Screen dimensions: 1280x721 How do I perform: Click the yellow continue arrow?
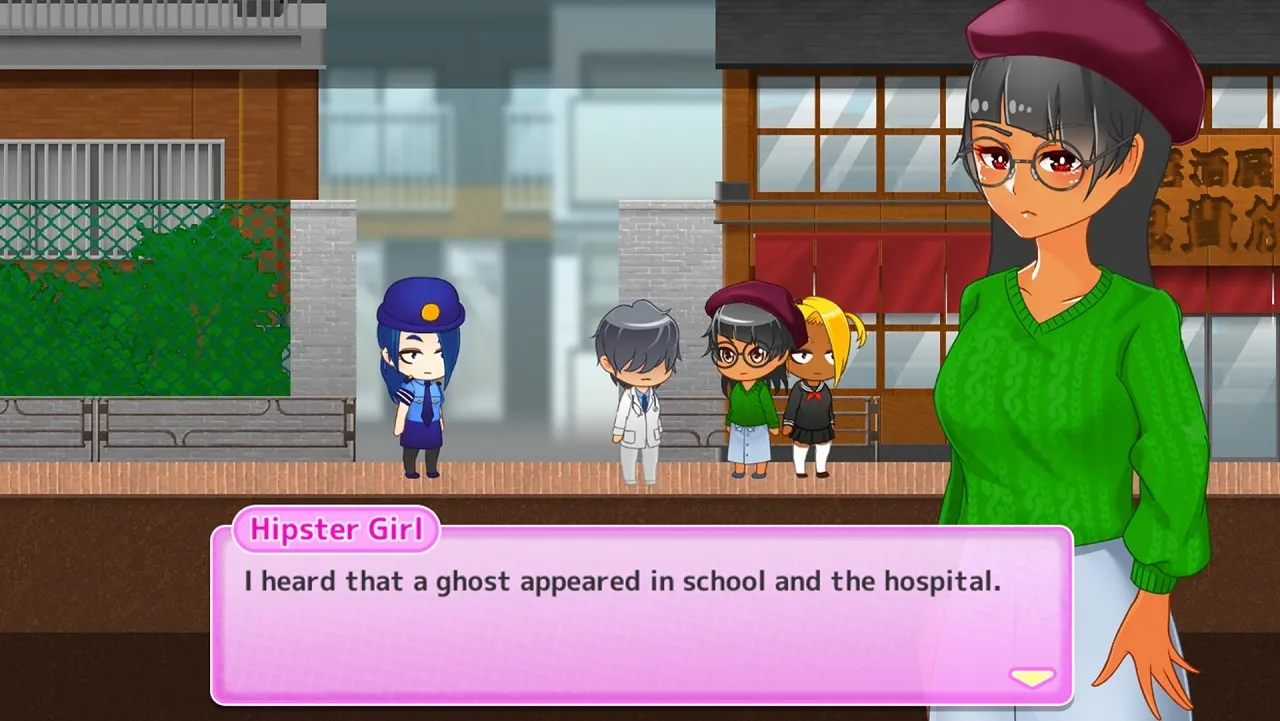tap(1030, 676)
